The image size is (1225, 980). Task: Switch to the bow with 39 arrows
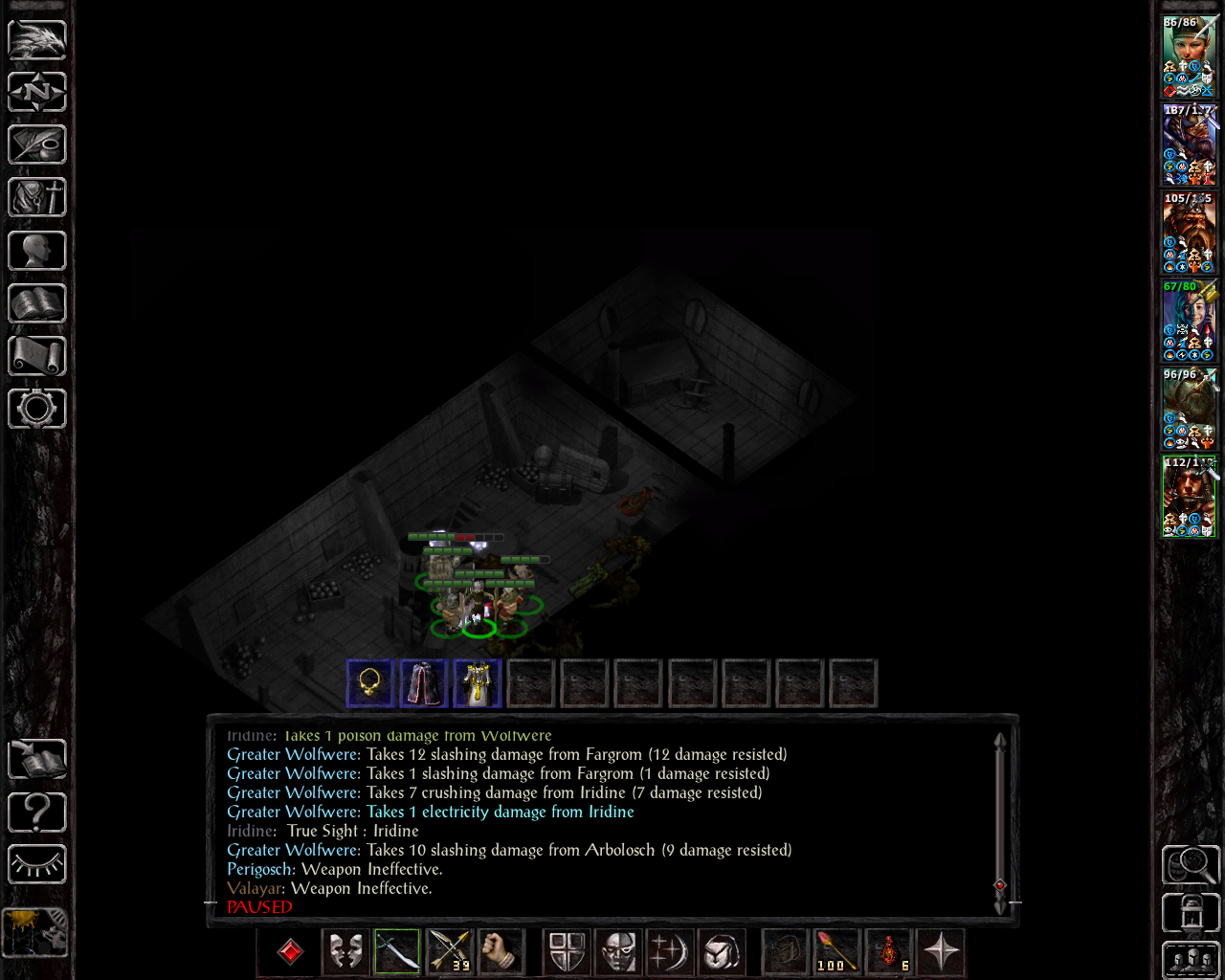click(449, 951)
